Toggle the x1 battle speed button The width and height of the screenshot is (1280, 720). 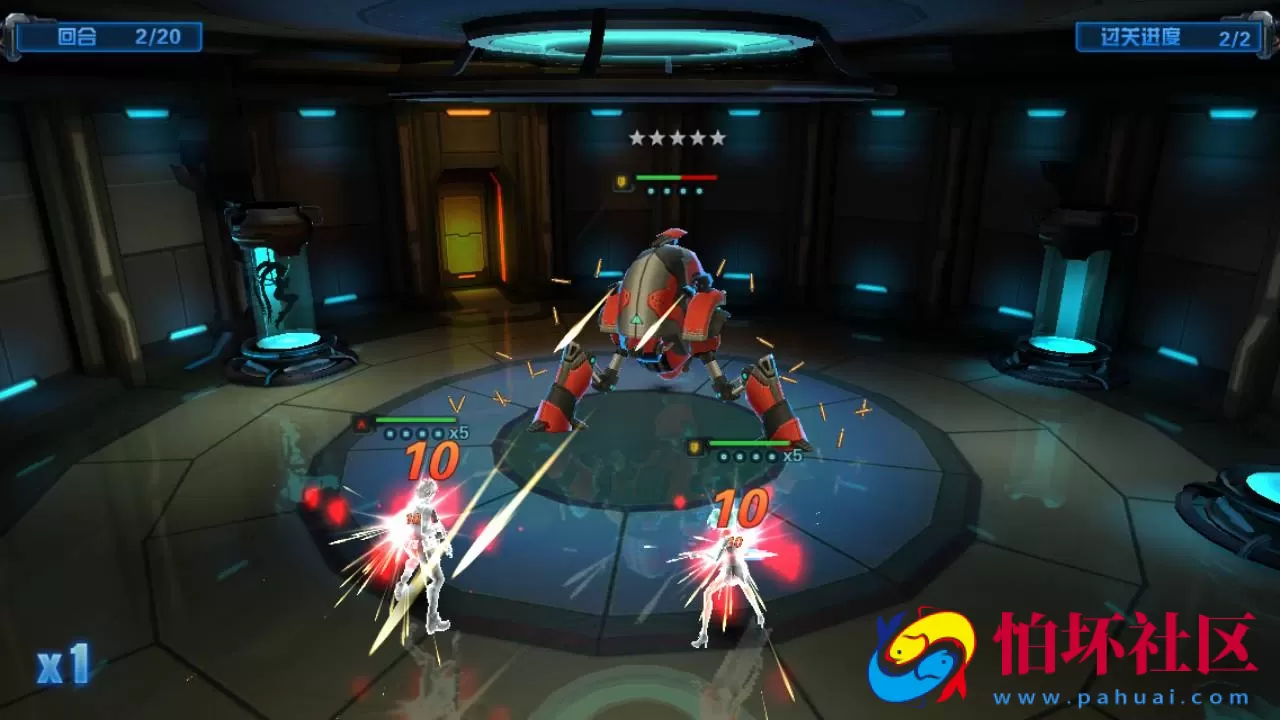64,665
